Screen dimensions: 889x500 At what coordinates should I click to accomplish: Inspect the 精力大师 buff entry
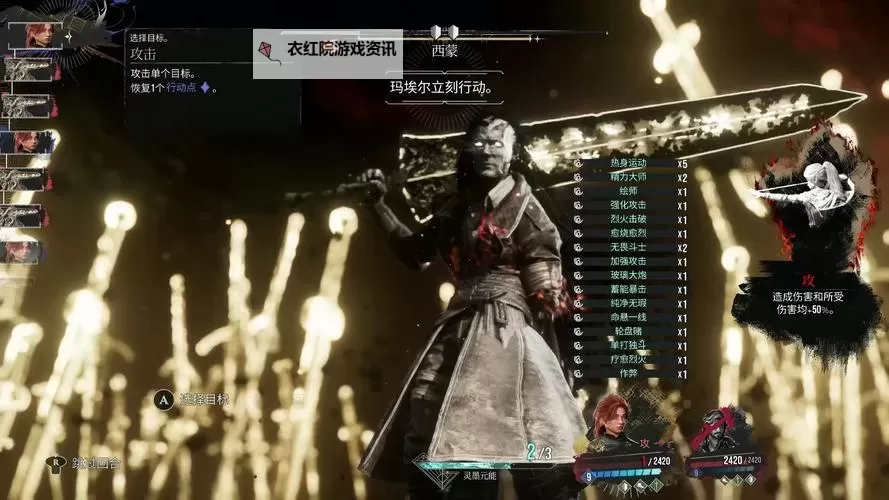coord(628,177)
